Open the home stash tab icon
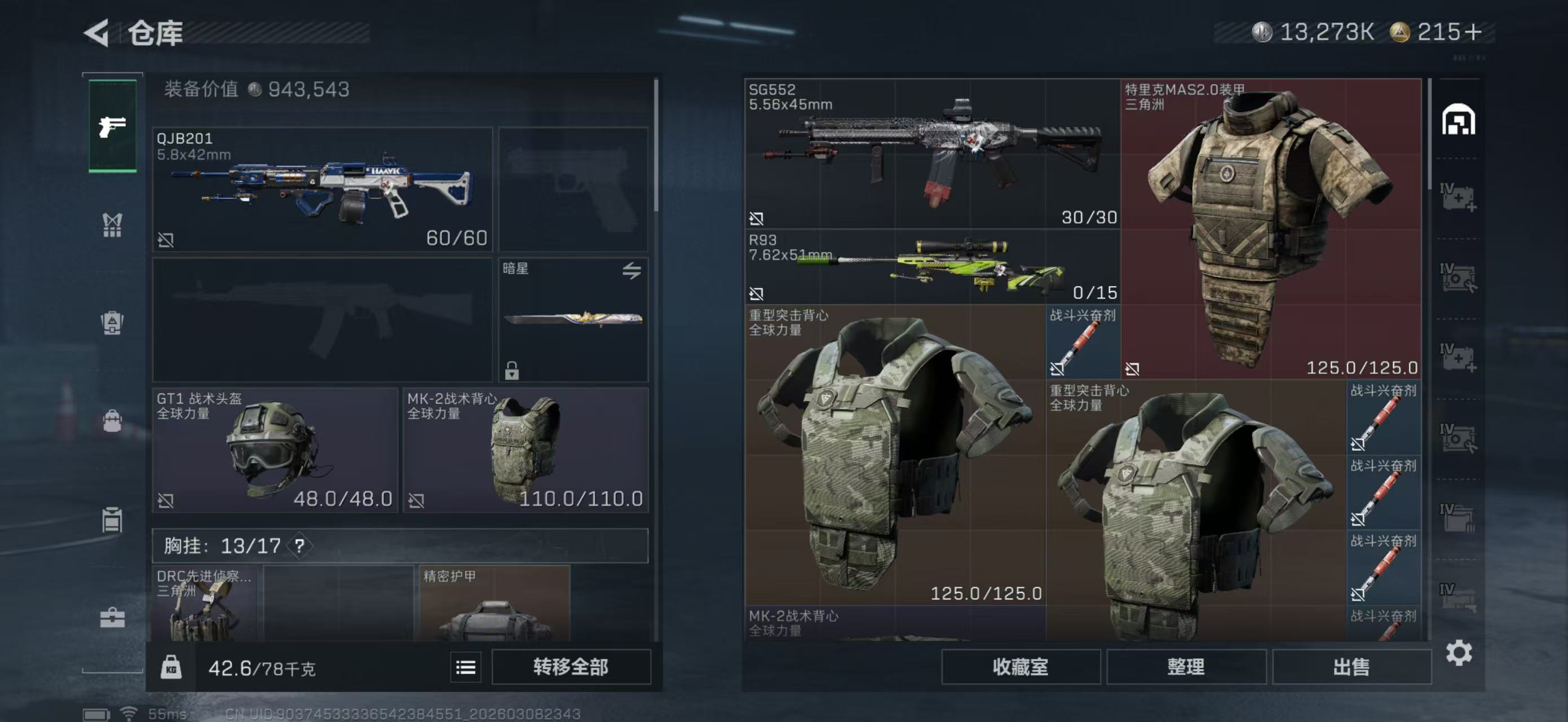Screen dimensions: 1568x722 pos(1458,120)
